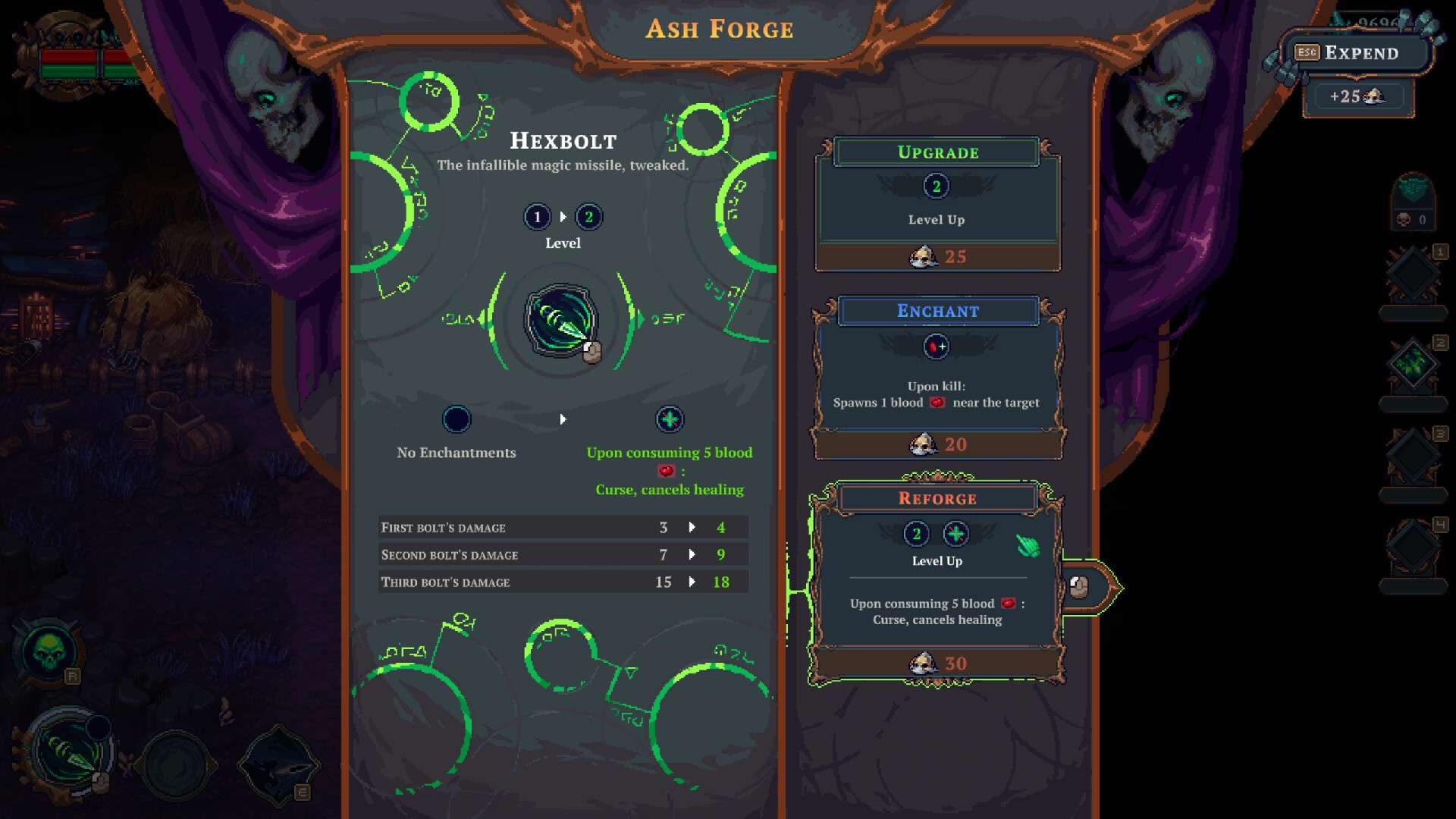Select the Enchant blood spawn option
Viewport: 1456px width, 819px height.
click(x=937, y=378)
